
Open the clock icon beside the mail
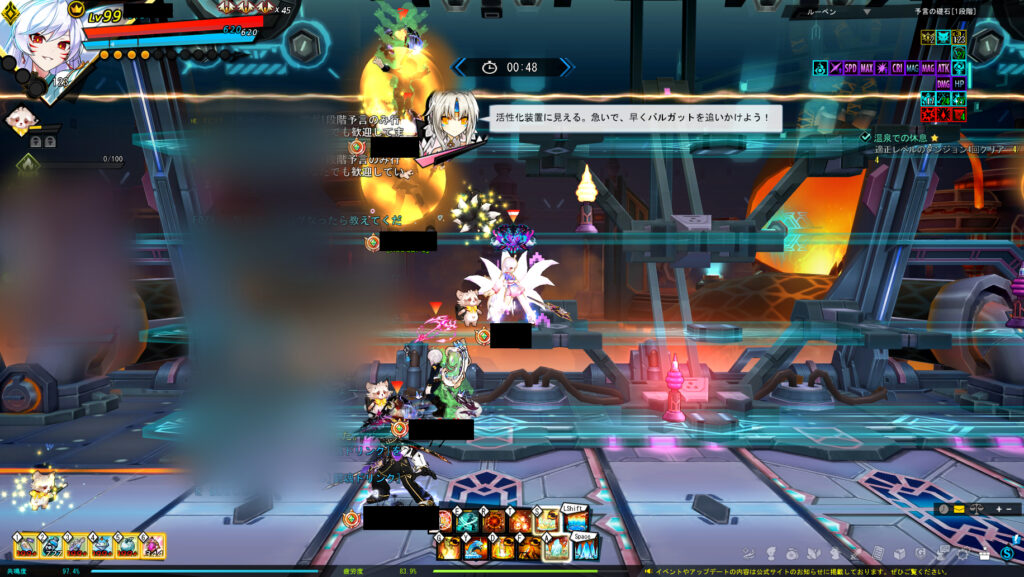pyautogui.click(x=943, y=509)
